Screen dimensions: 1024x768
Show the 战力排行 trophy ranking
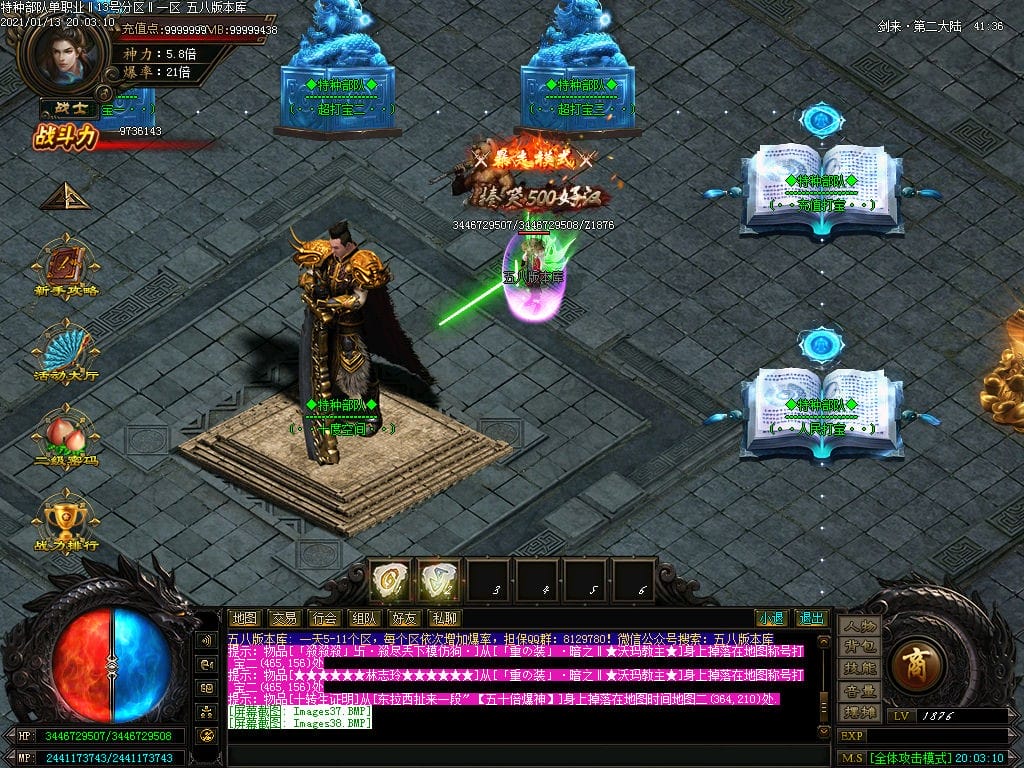coord(65,520)
